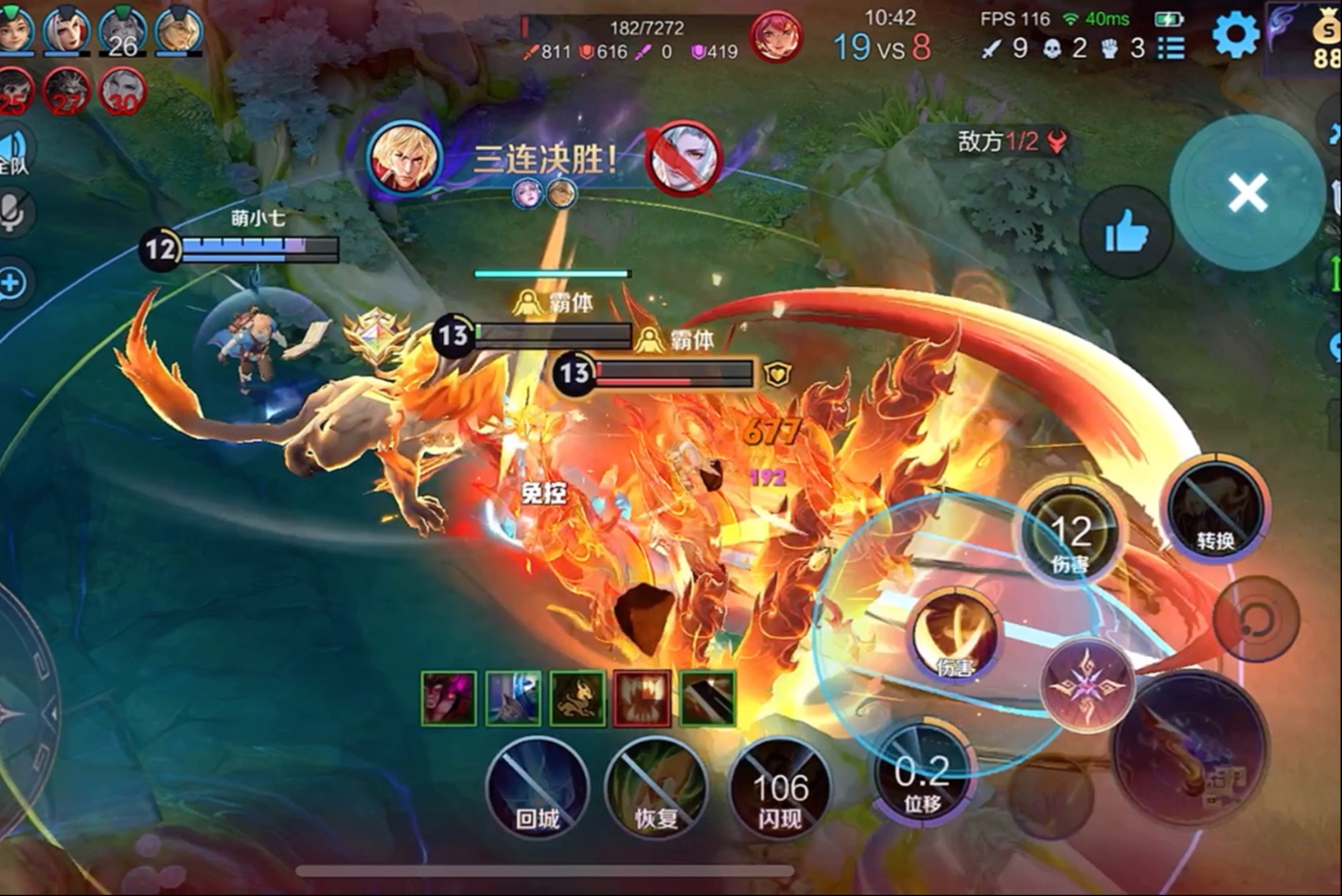Toggle the team speaker channel

coord(12,151)
